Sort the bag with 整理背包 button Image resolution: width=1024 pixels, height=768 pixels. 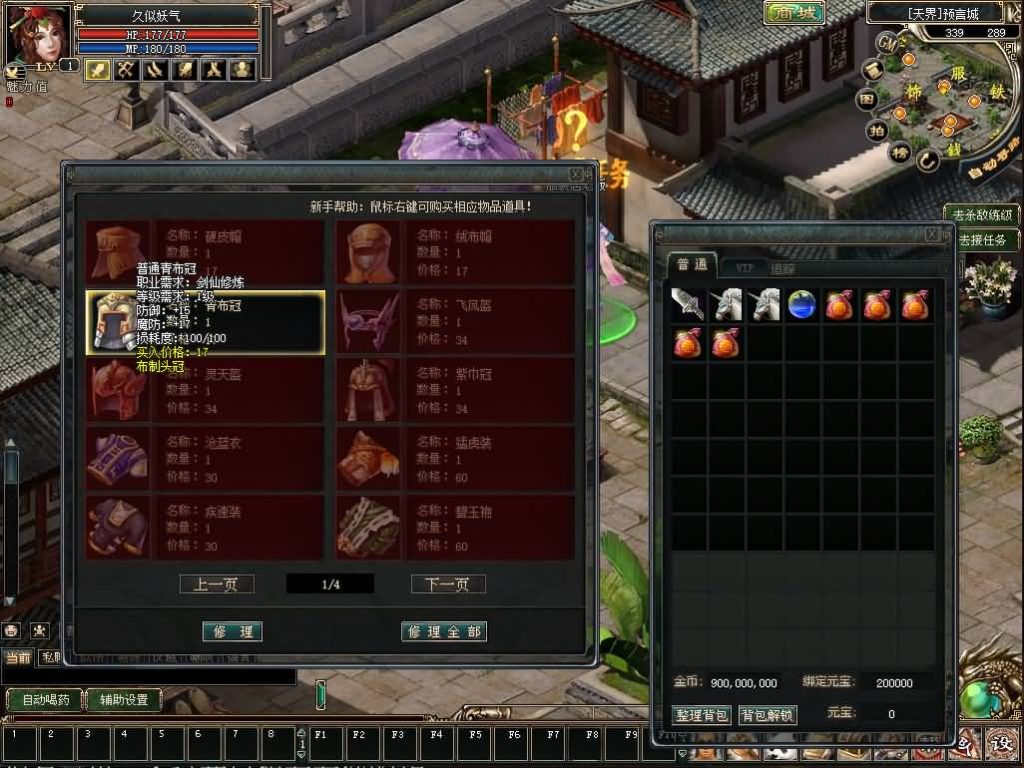(x=701, y=715)
